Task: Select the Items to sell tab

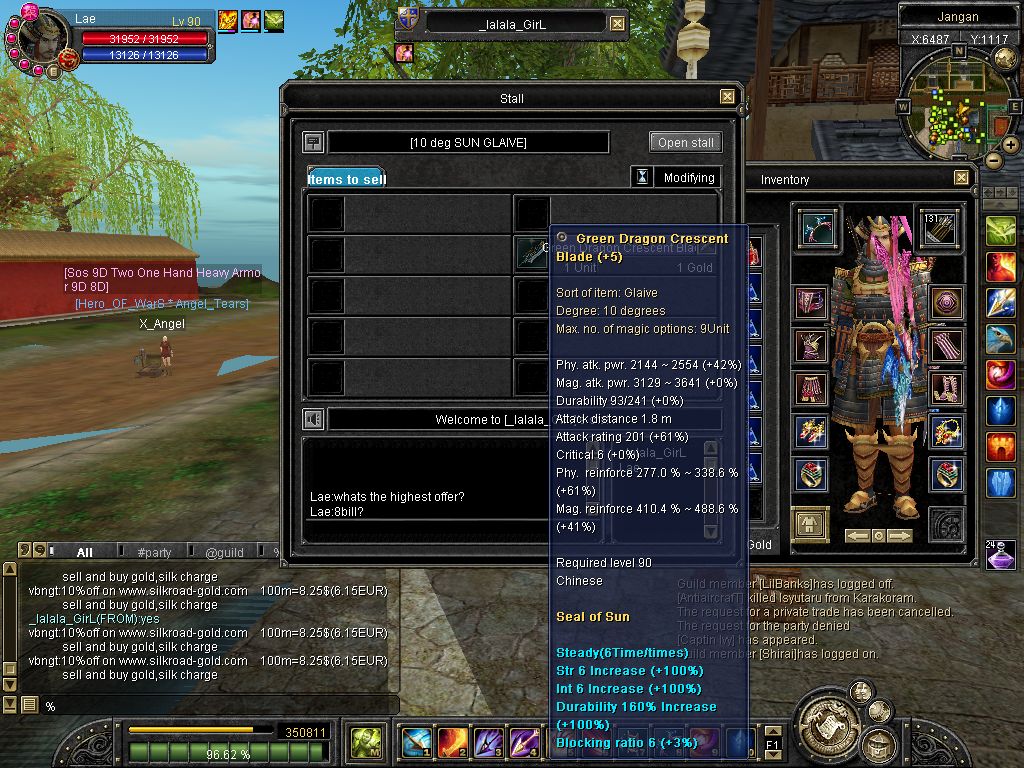Action: click(x=346, y=179)
